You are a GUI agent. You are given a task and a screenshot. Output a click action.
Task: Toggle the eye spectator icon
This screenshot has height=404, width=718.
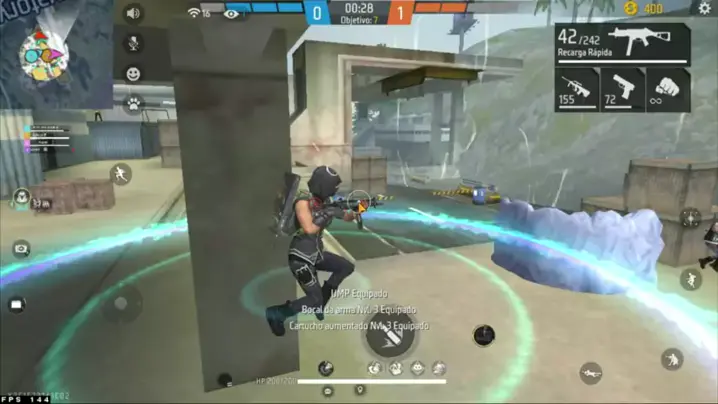(232, 13)
